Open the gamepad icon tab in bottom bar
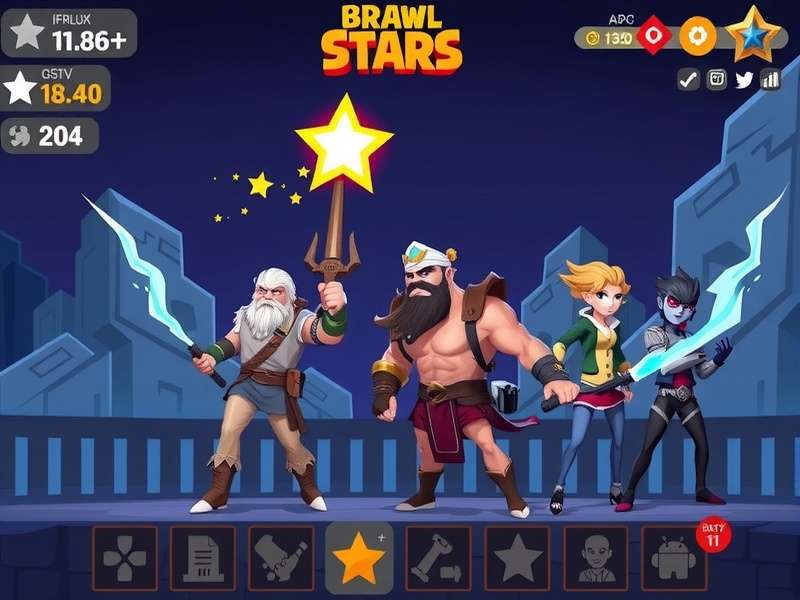The width and height of the screenshot is (800, 600). pos(125,558)
